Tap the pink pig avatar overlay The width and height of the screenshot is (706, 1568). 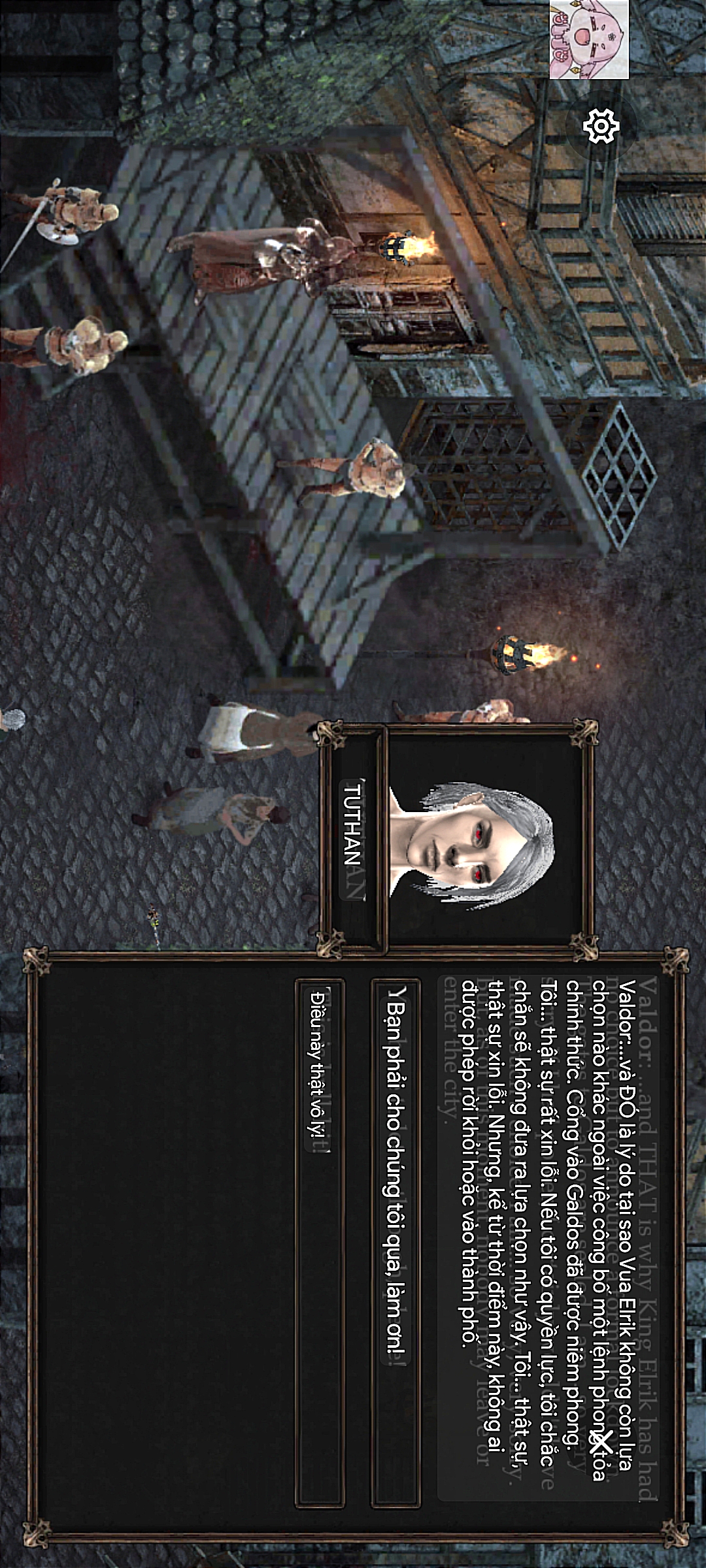pos(588,39)
